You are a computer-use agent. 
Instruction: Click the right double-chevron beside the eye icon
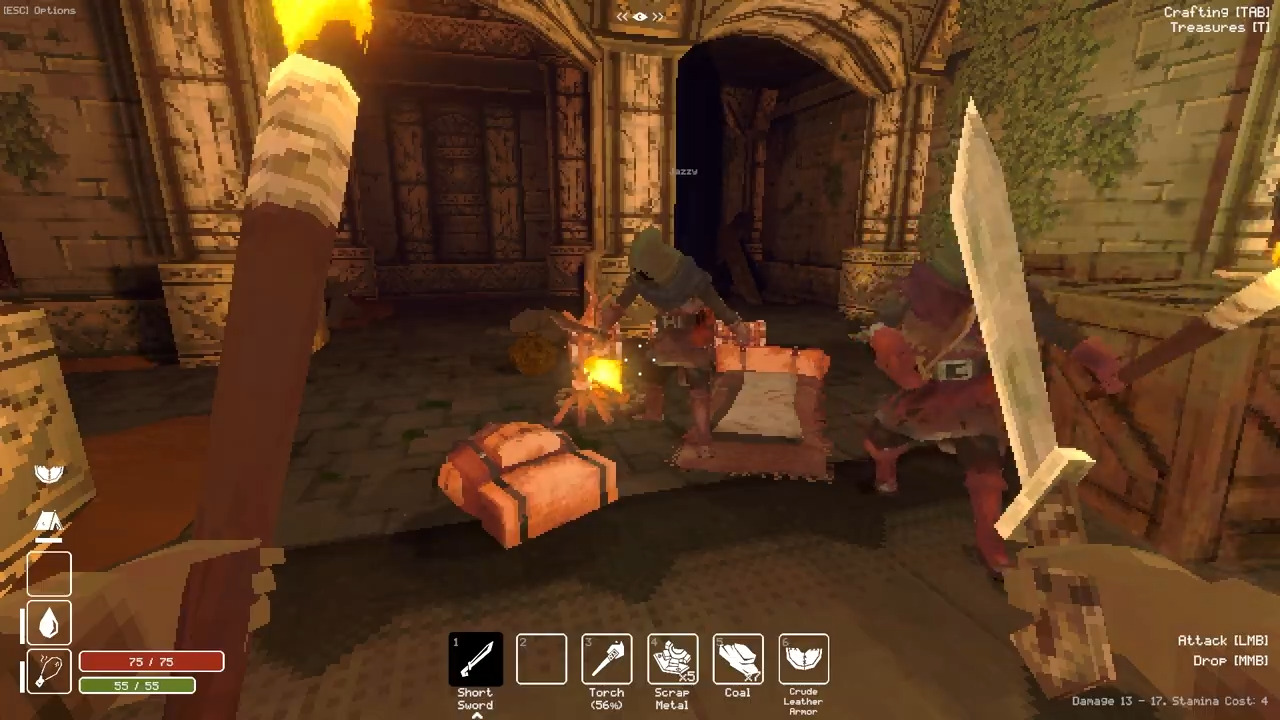658,16
